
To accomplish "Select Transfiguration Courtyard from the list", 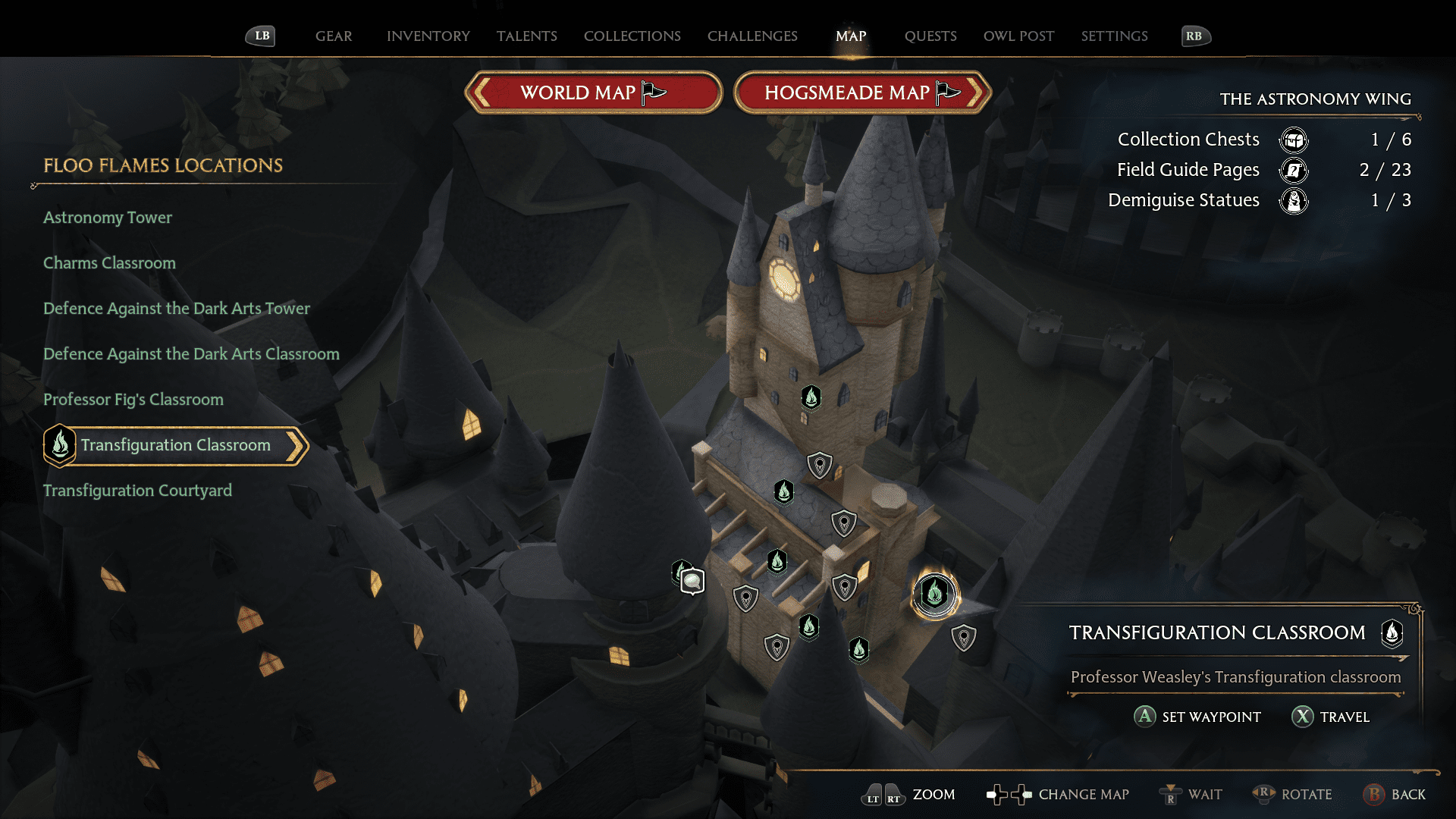I will pos(137,491).
